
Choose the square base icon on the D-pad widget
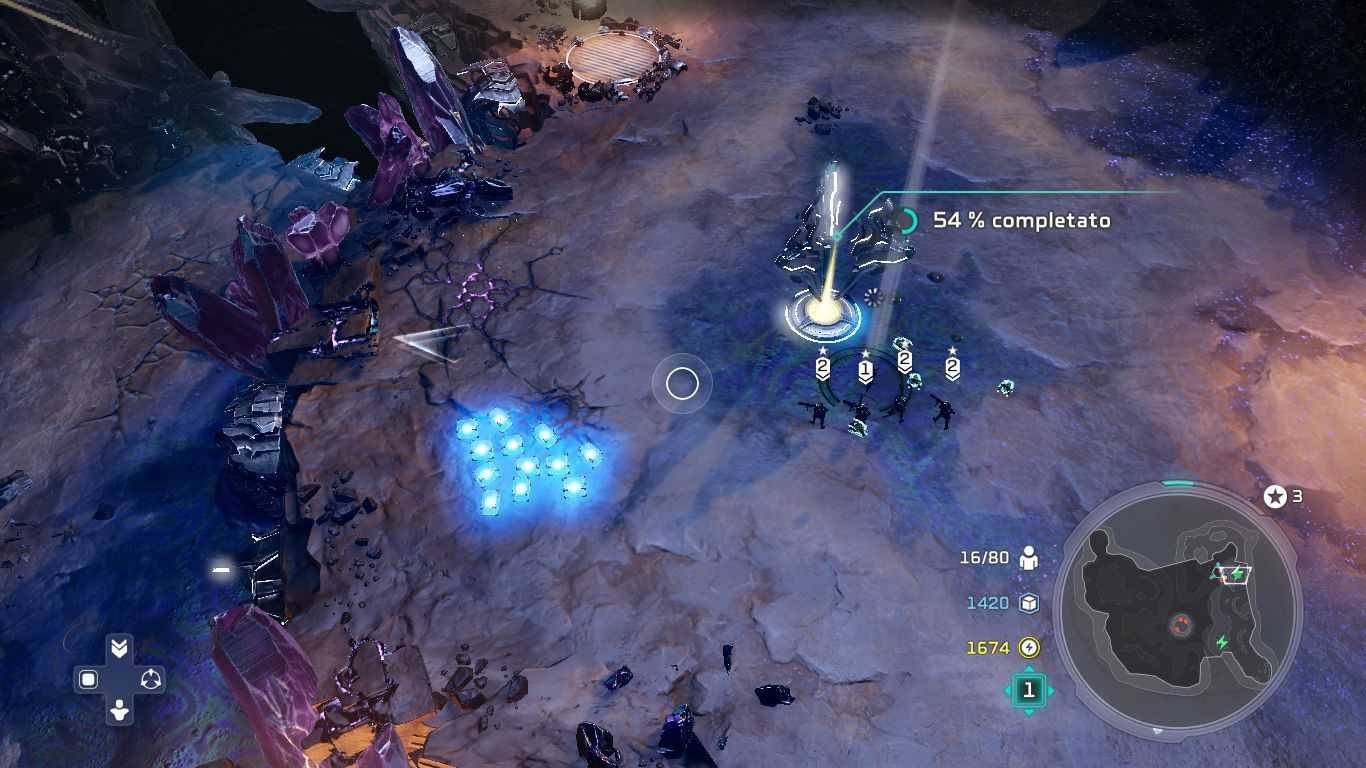coord(88,680)
